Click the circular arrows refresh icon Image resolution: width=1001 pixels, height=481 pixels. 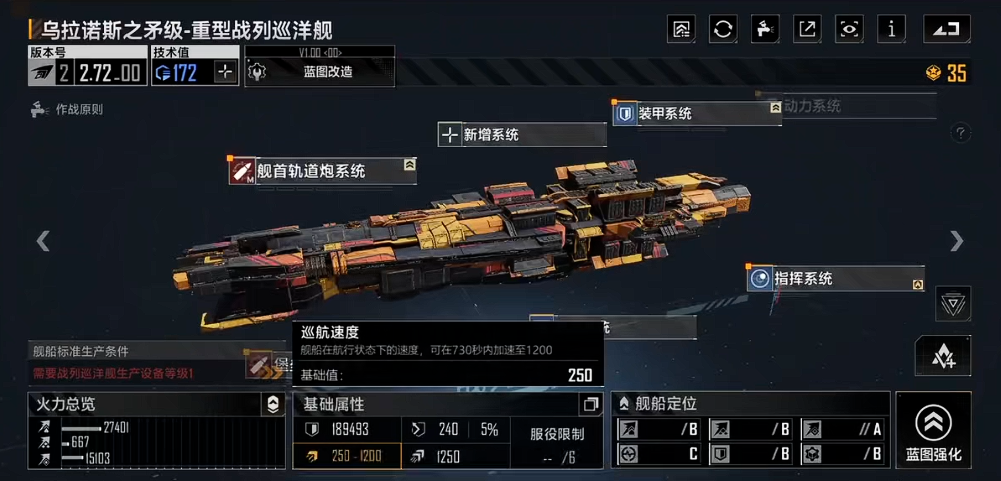coord(723,29)
